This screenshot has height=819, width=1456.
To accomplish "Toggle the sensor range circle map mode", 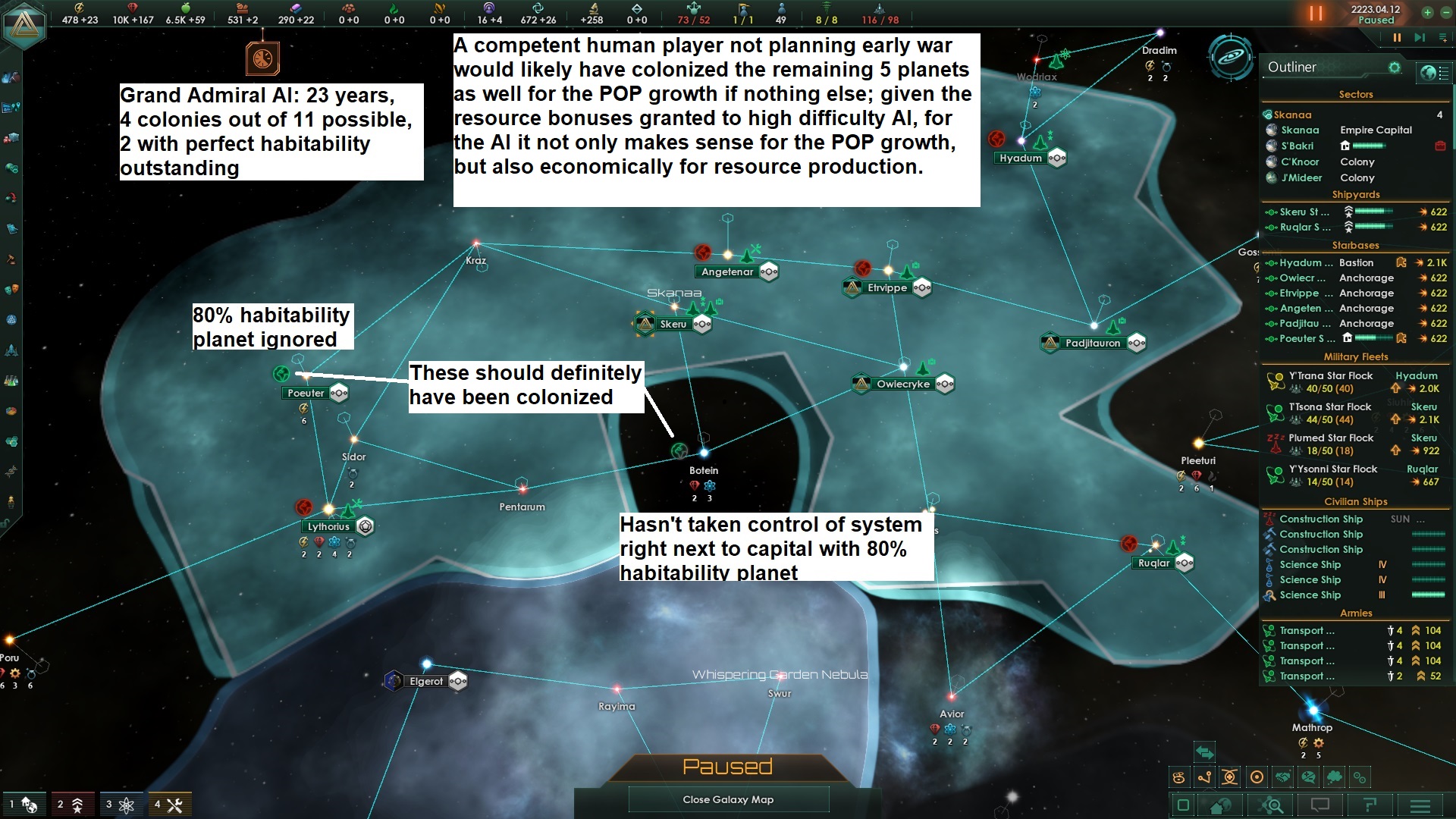I will click(x=1257, y=777).
